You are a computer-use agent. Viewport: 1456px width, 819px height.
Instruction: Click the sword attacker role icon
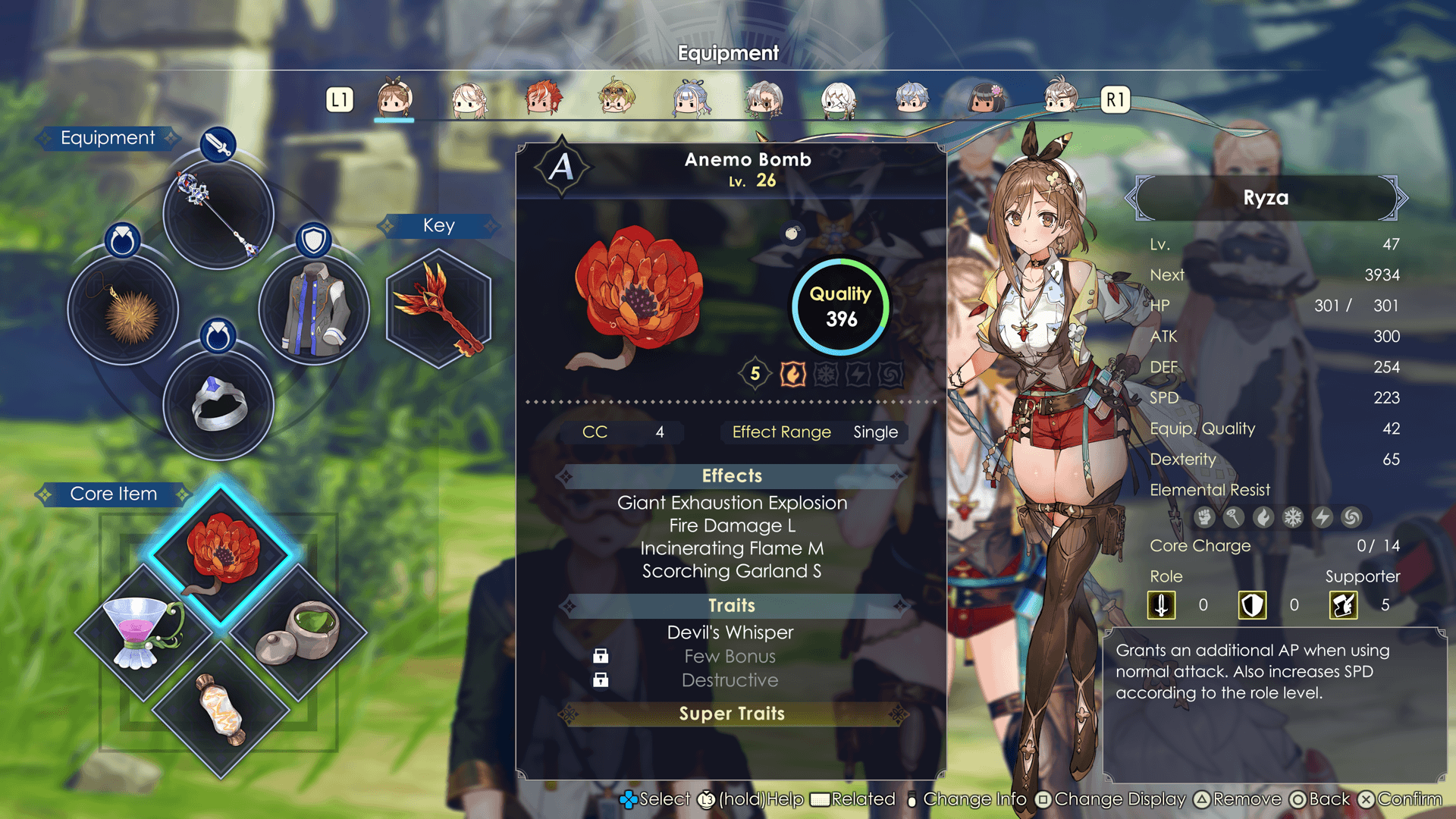coord(1161,605)
